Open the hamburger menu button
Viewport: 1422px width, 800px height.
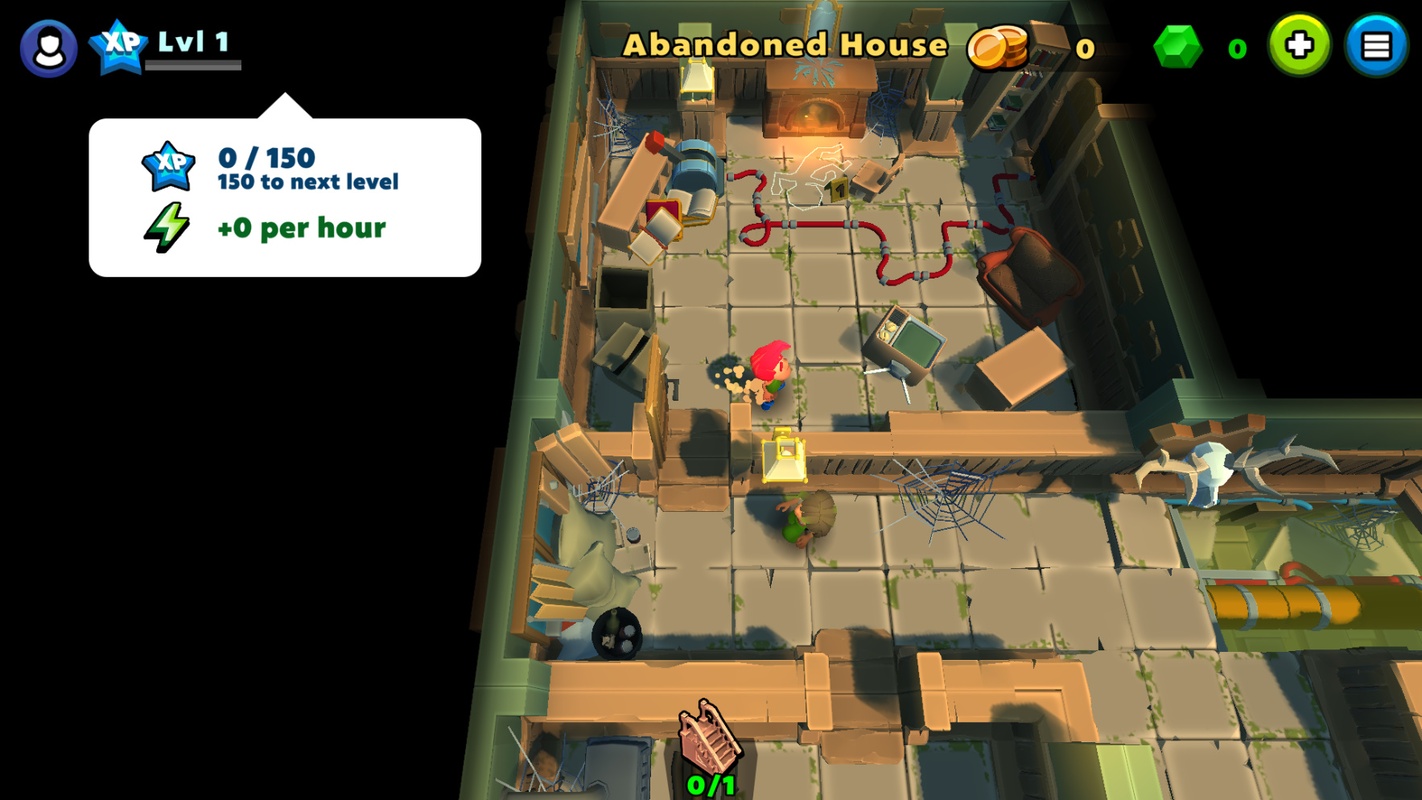click(1376, 46)
